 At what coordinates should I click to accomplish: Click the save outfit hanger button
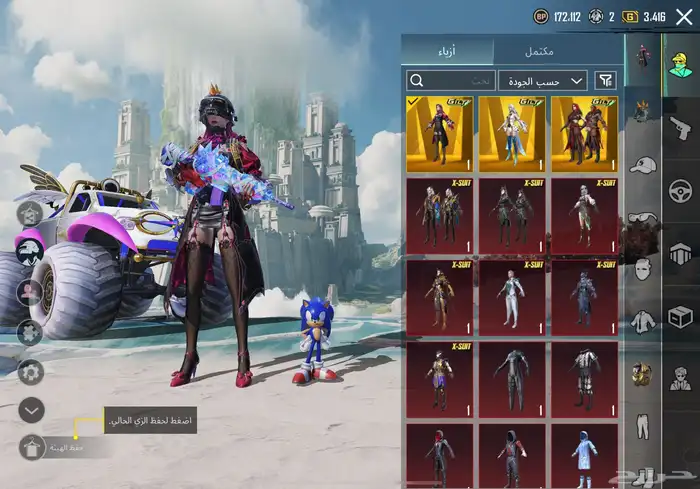(x=30, y=447)
